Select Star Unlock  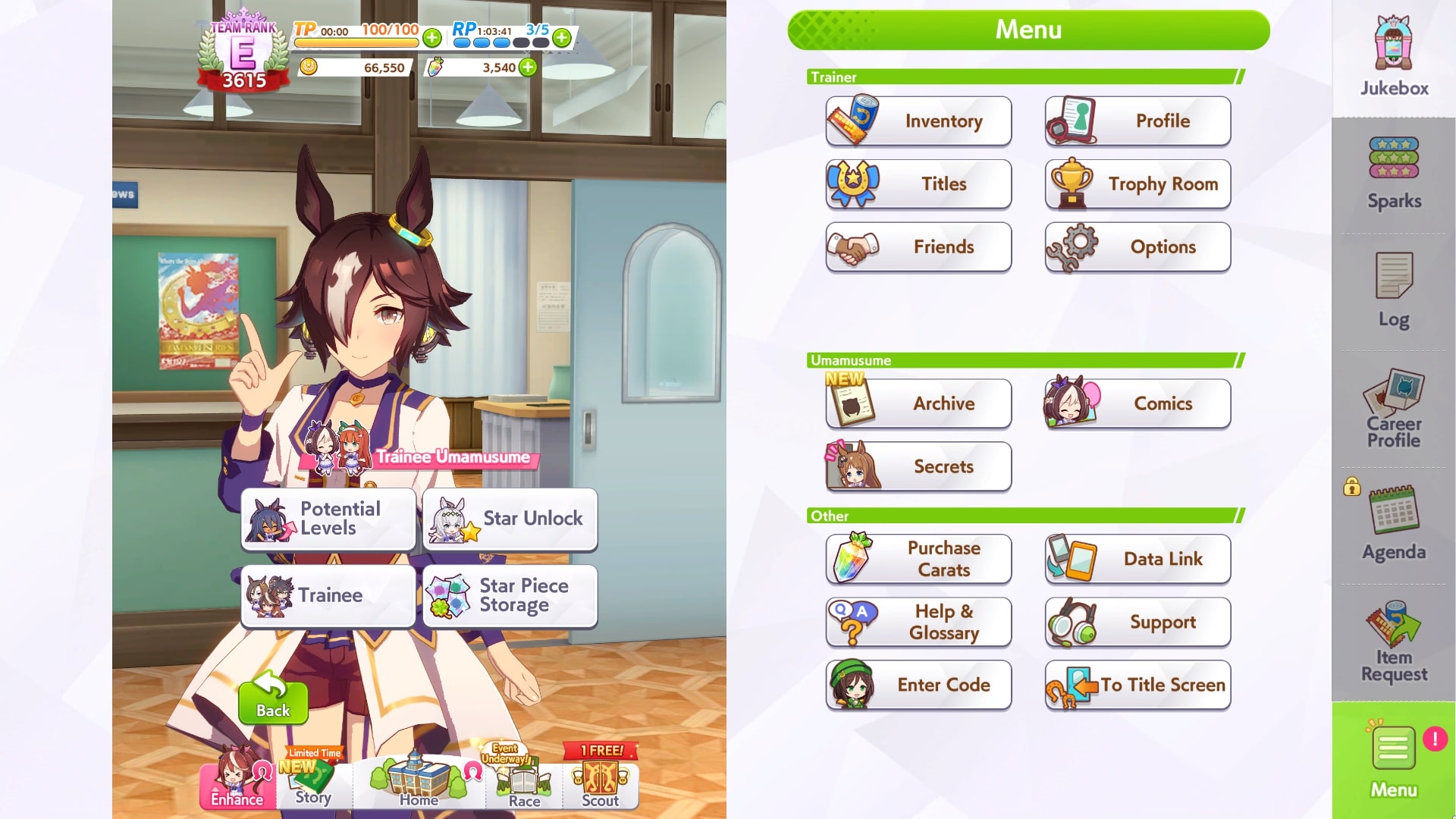(510, 519)
